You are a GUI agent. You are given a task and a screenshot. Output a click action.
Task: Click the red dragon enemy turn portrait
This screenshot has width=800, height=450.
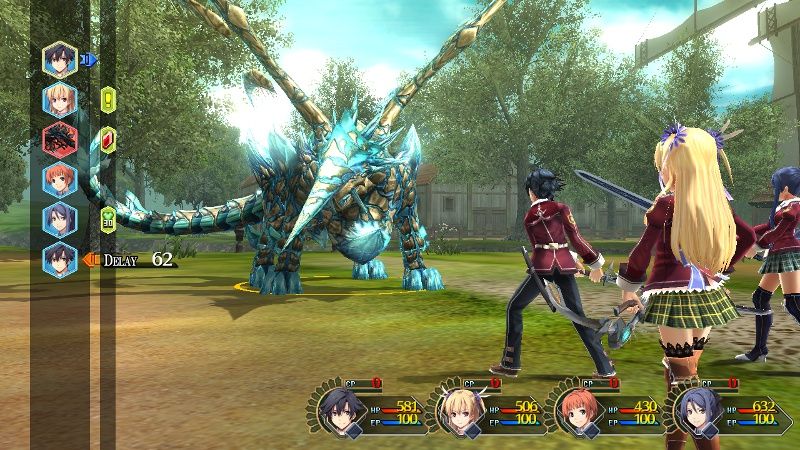click(60, 140)
